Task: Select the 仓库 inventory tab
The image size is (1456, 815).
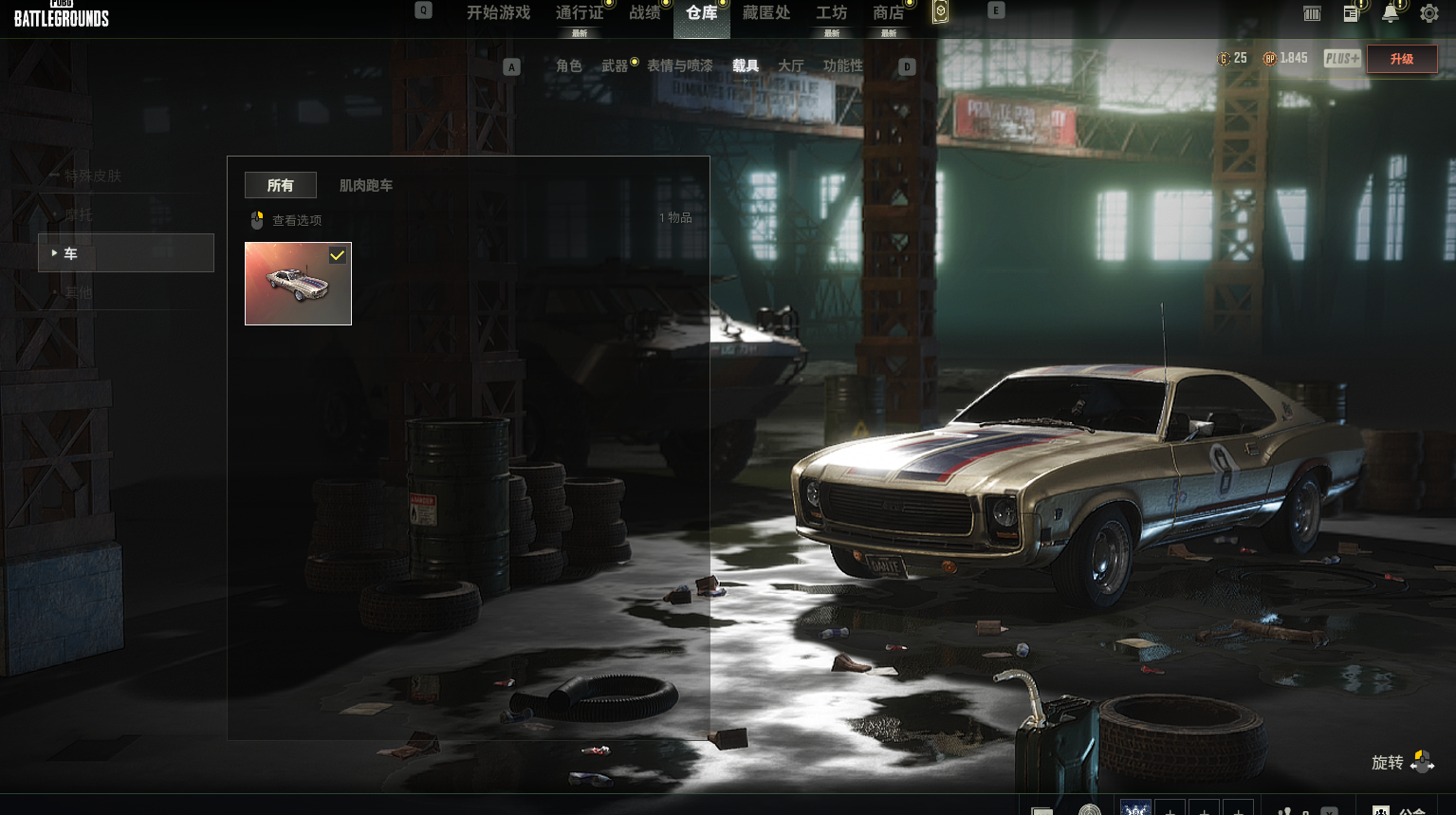Action: [702, 13]
